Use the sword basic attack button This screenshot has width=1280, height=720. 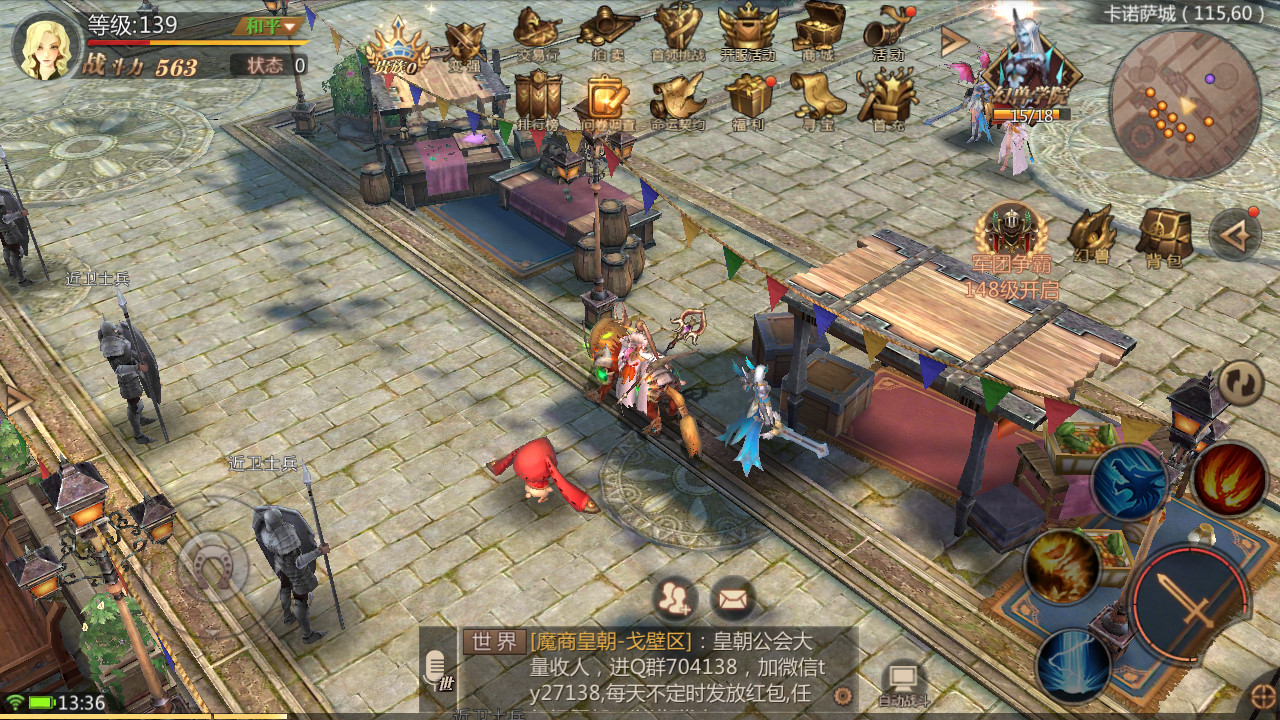pyautogui.click(x=1190, y=603)
